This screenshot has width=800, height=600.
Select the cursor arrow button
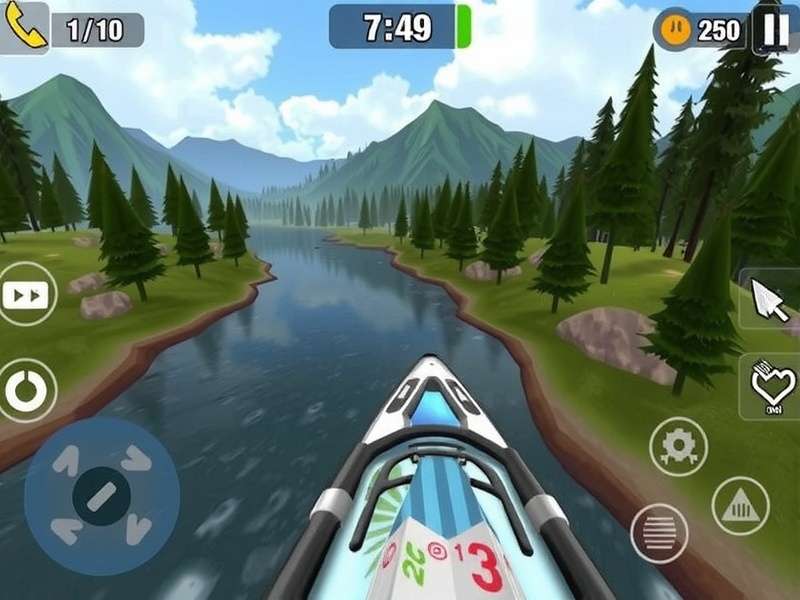pos(770,299)
